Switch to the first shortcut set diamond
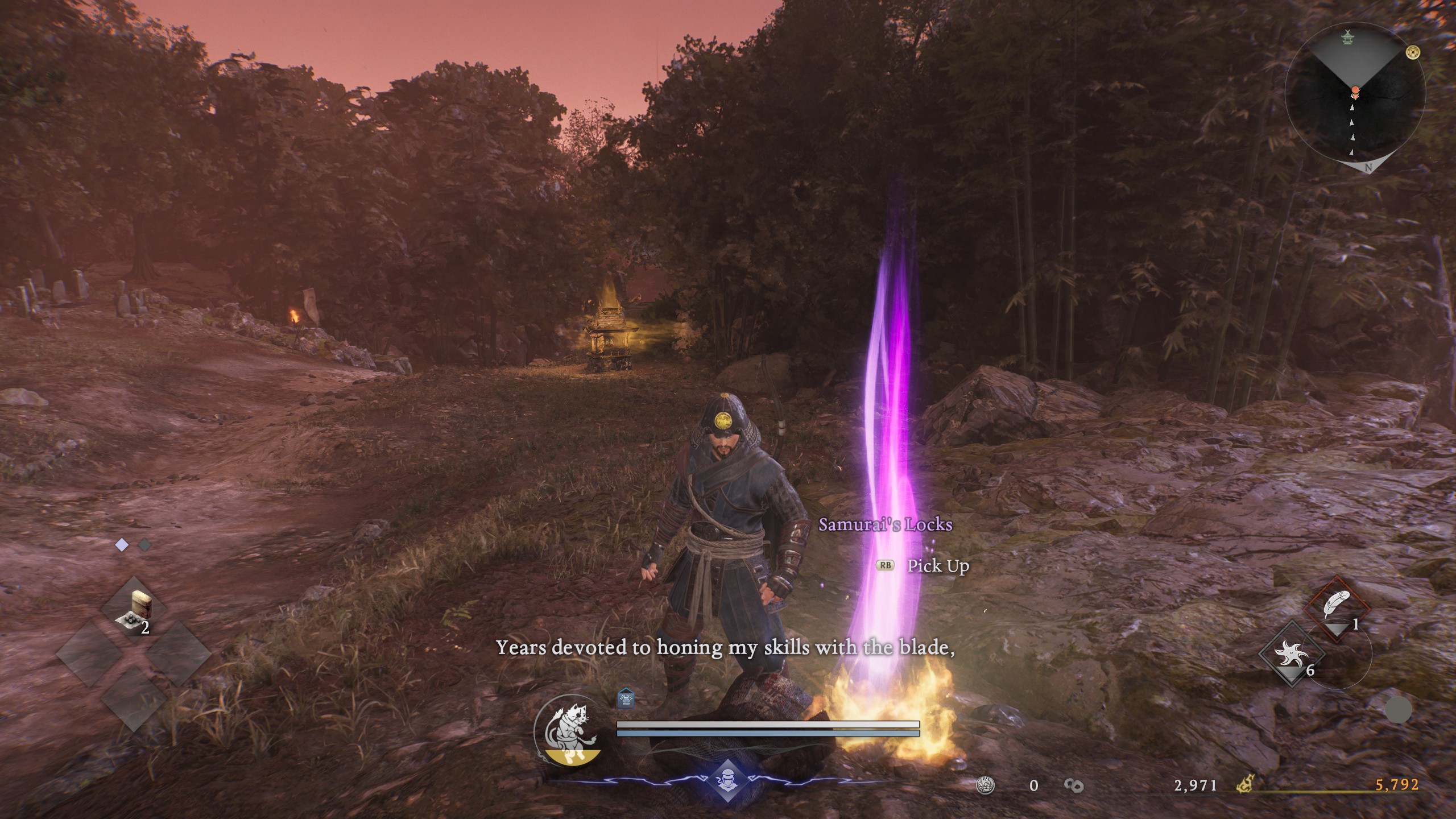This screenshot has height=819, width=1456. tap(122, 545)
